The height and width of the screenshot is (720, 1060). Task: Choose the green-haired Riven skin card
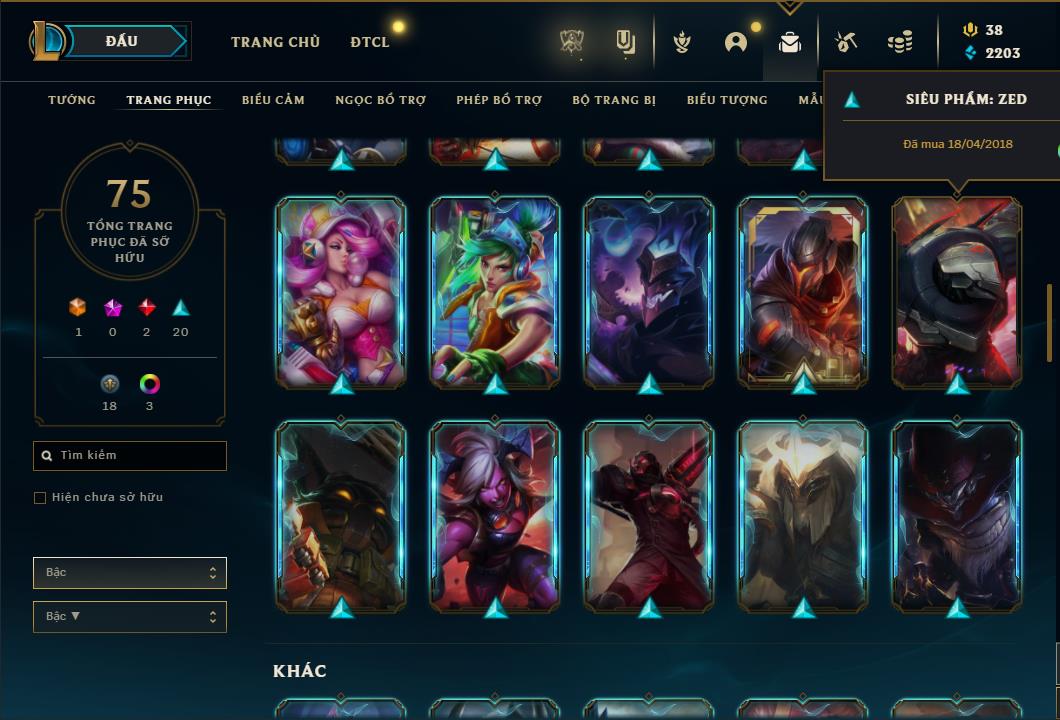click(x=495, y=291)
